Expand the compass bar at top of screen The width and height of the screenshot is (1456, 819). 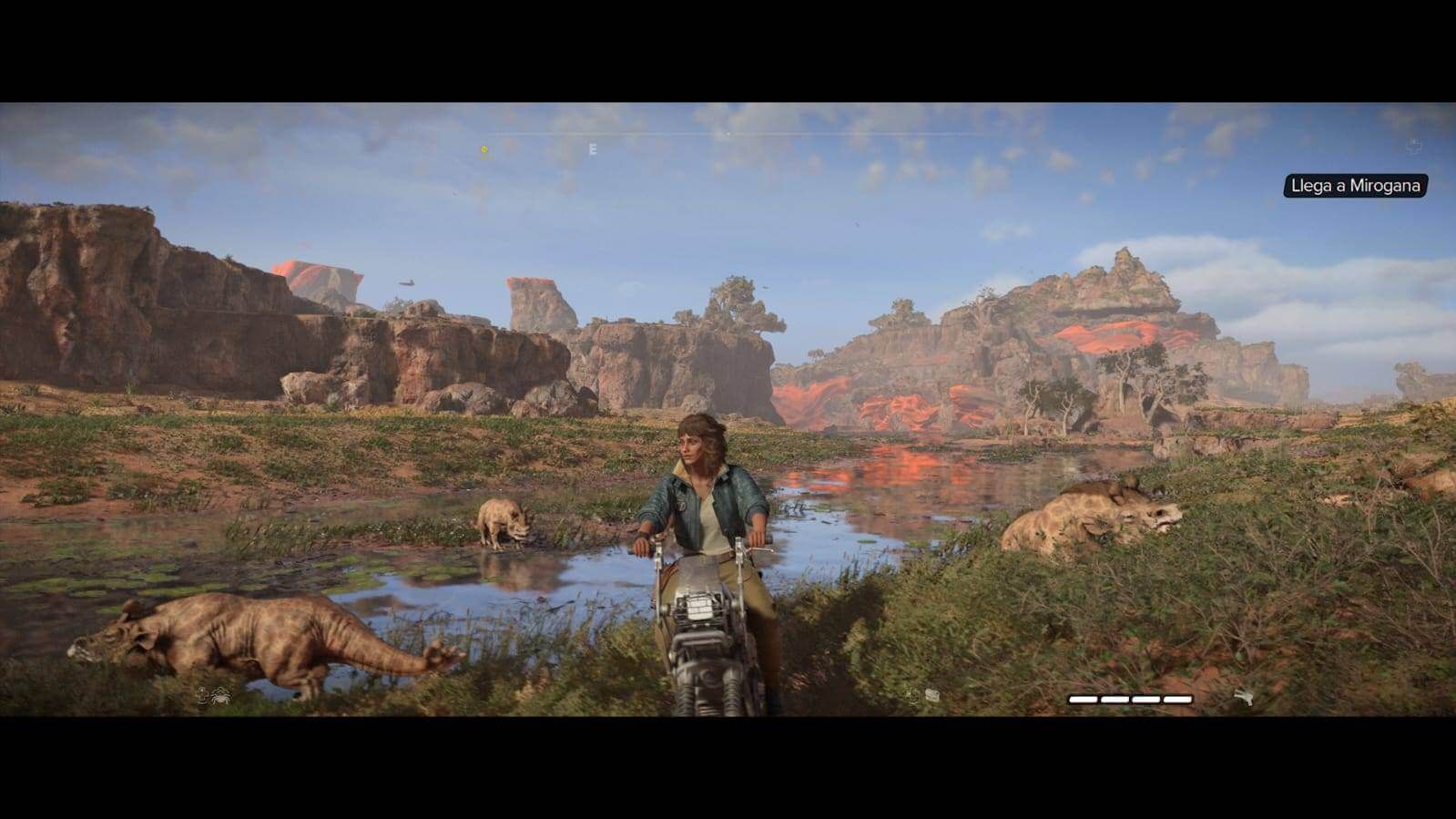tap(728, 137)
